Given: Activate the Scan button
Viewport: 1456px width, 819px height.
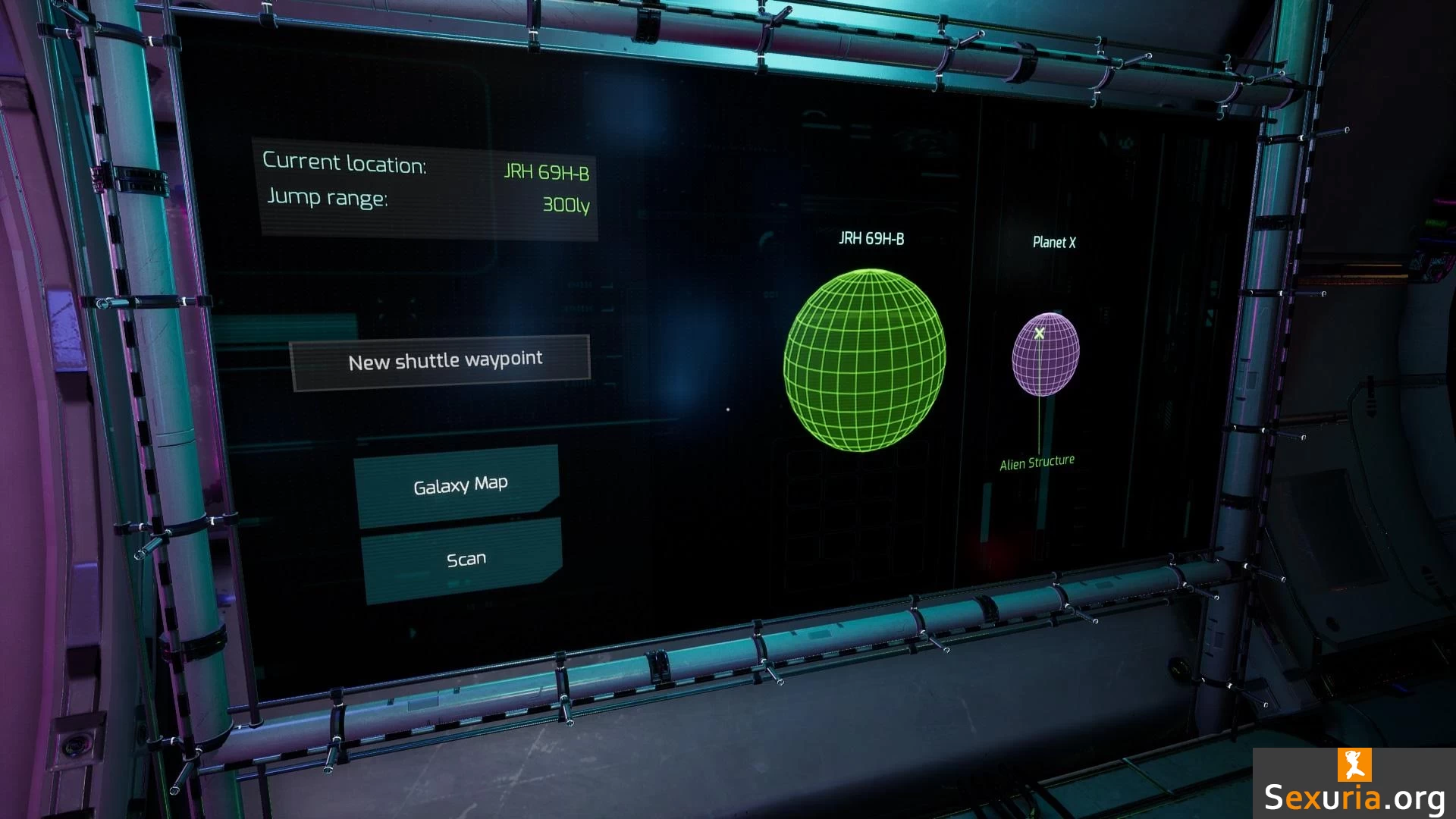Looking at the screenshot, I should (463, 560).
